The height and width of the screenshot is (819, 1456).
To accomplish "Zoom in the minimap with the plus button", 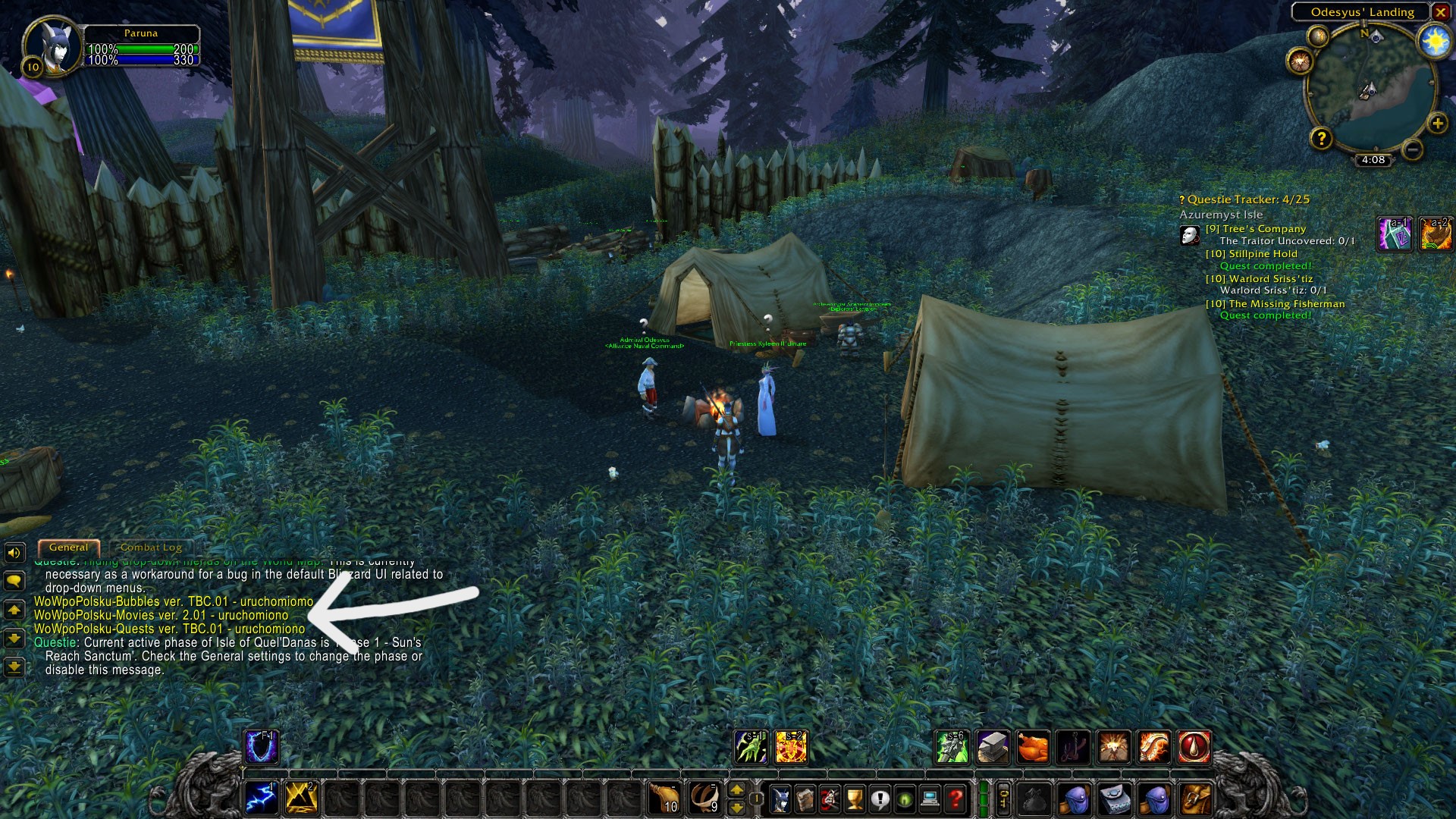I will click(1437, 124).
